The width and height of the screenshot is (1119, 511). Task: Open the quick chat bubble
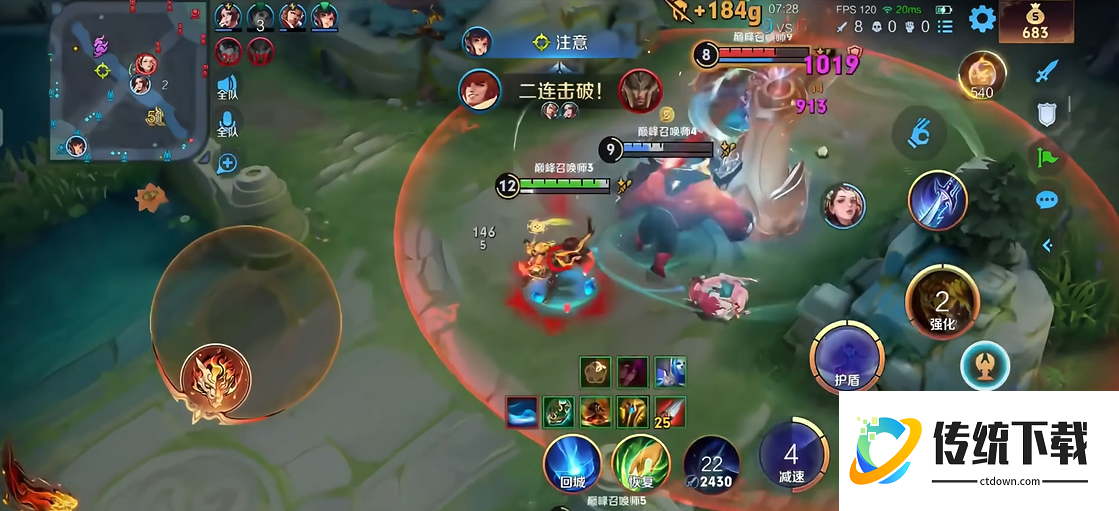(1046, 200)
